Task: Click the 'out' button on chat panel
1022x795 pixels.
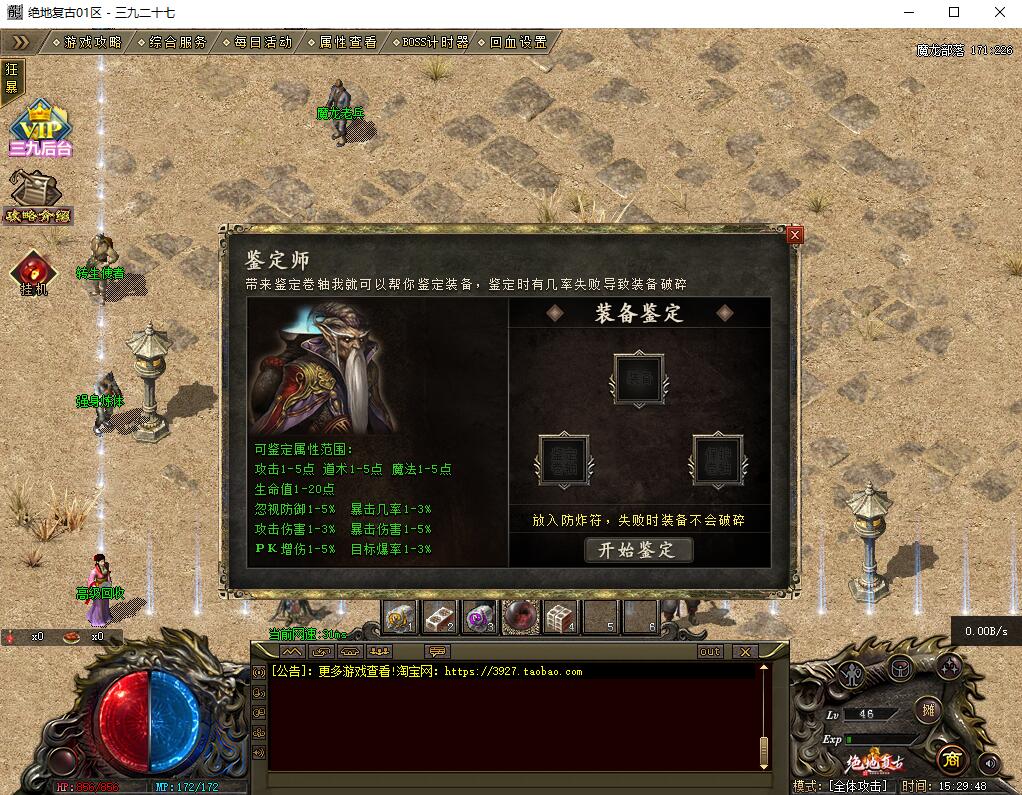Action: (710, 651)
